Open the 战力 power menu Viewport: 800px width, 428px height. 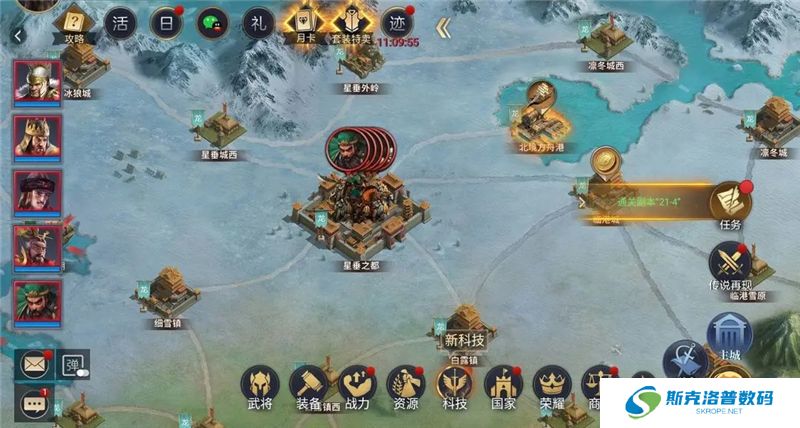tap(357, 386)
